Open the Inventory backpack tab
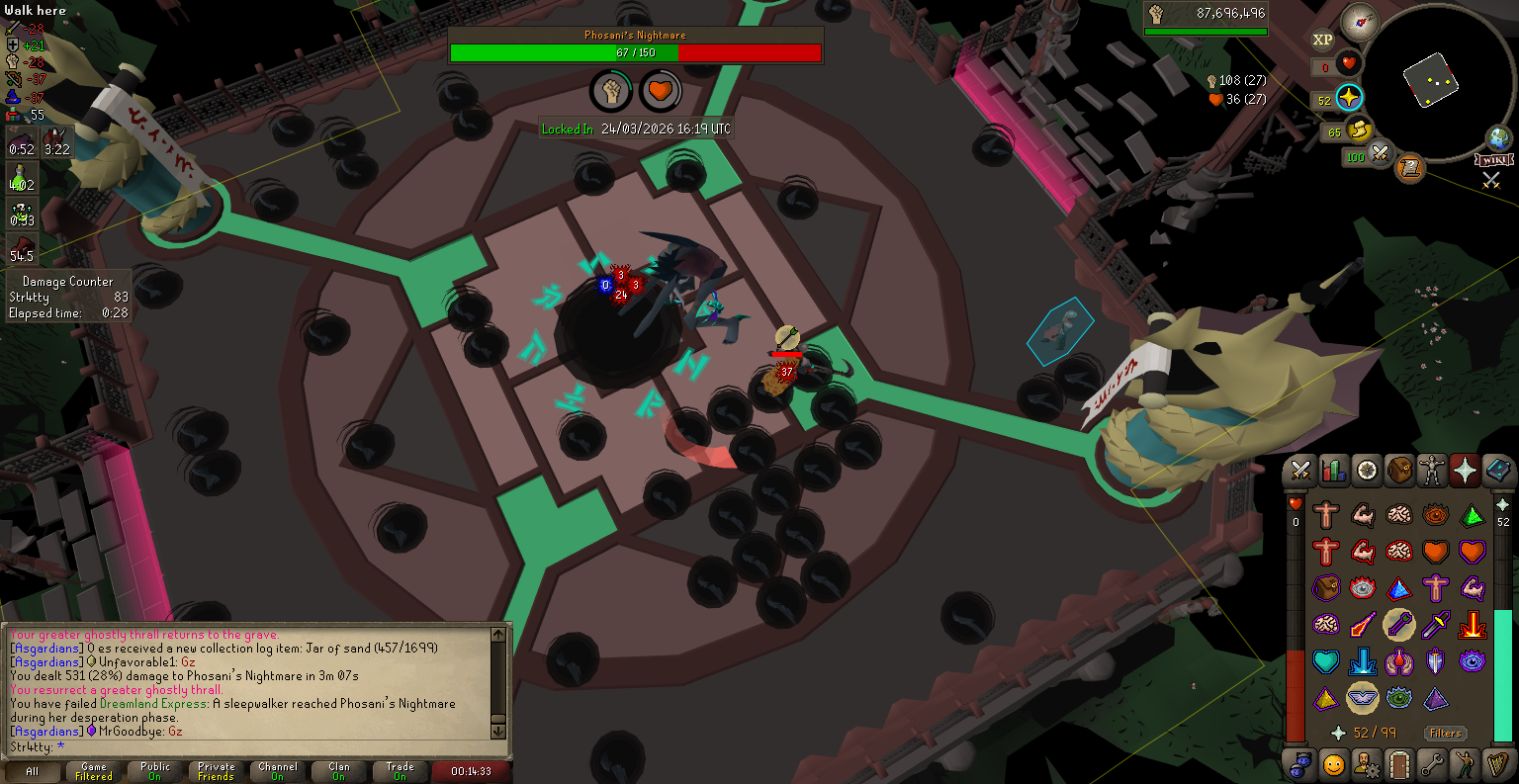Viewport: 1519px width, 784px height. [1399, 471]
